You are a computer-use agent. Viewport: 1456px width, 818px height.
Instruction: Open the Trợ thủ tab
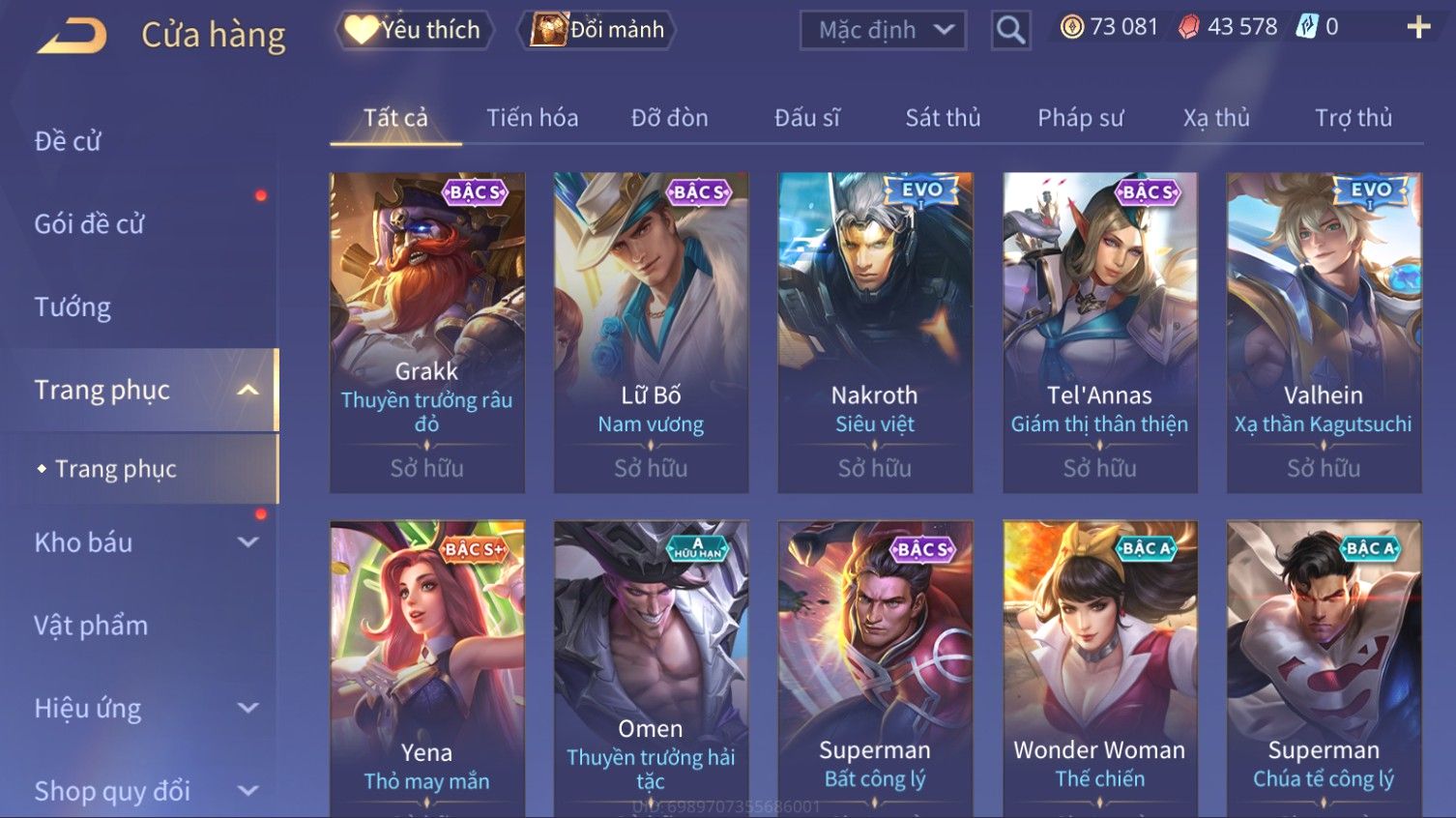[1353, 118]
